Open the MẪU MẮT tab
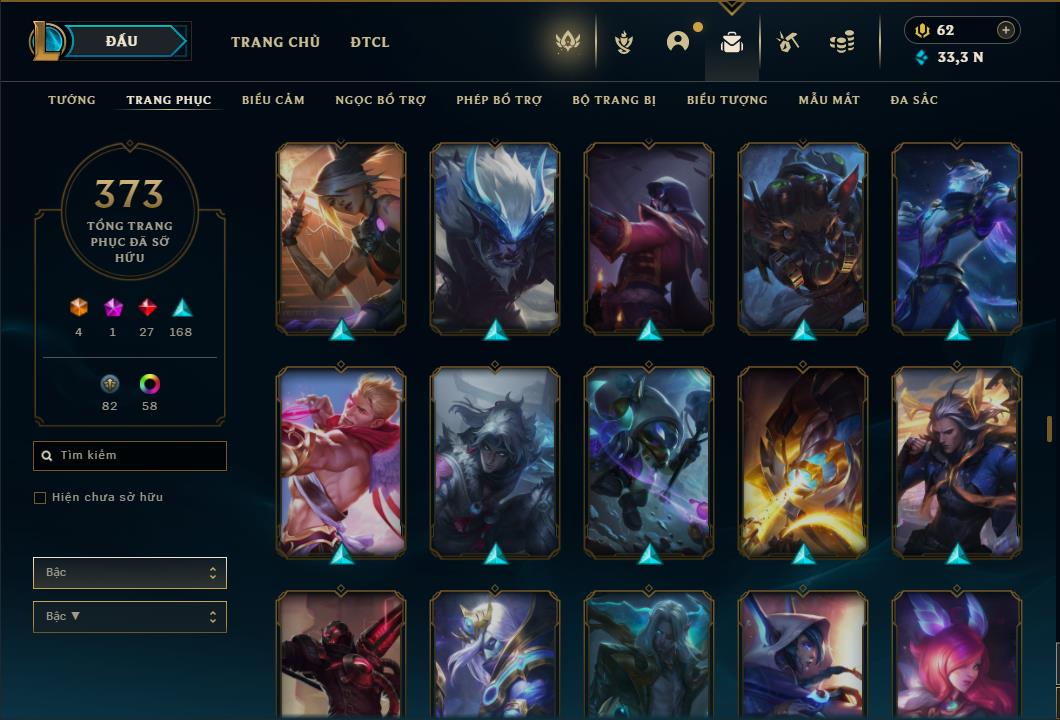Image resolution: width=1060 pixels, height=720 pixels. click(x=829, y=100)
